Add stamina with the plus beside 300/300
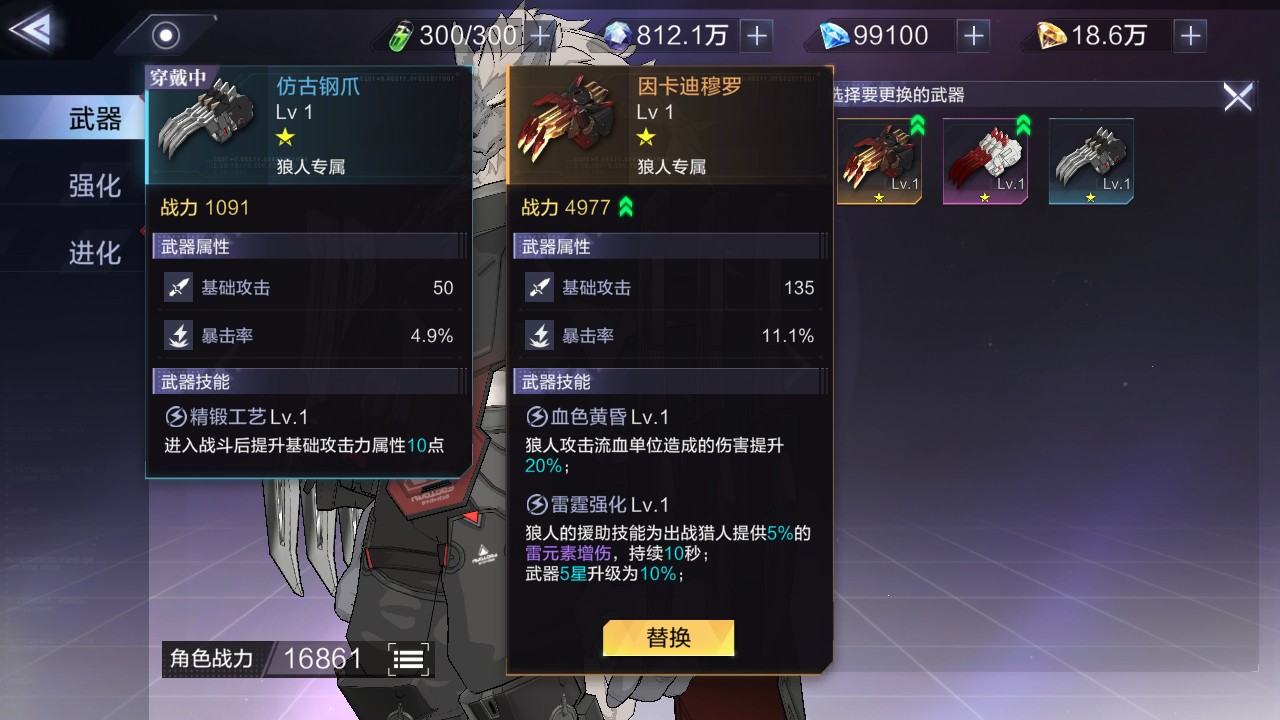This screenshot has width=1280, height=720. click(x=540, y=36)
